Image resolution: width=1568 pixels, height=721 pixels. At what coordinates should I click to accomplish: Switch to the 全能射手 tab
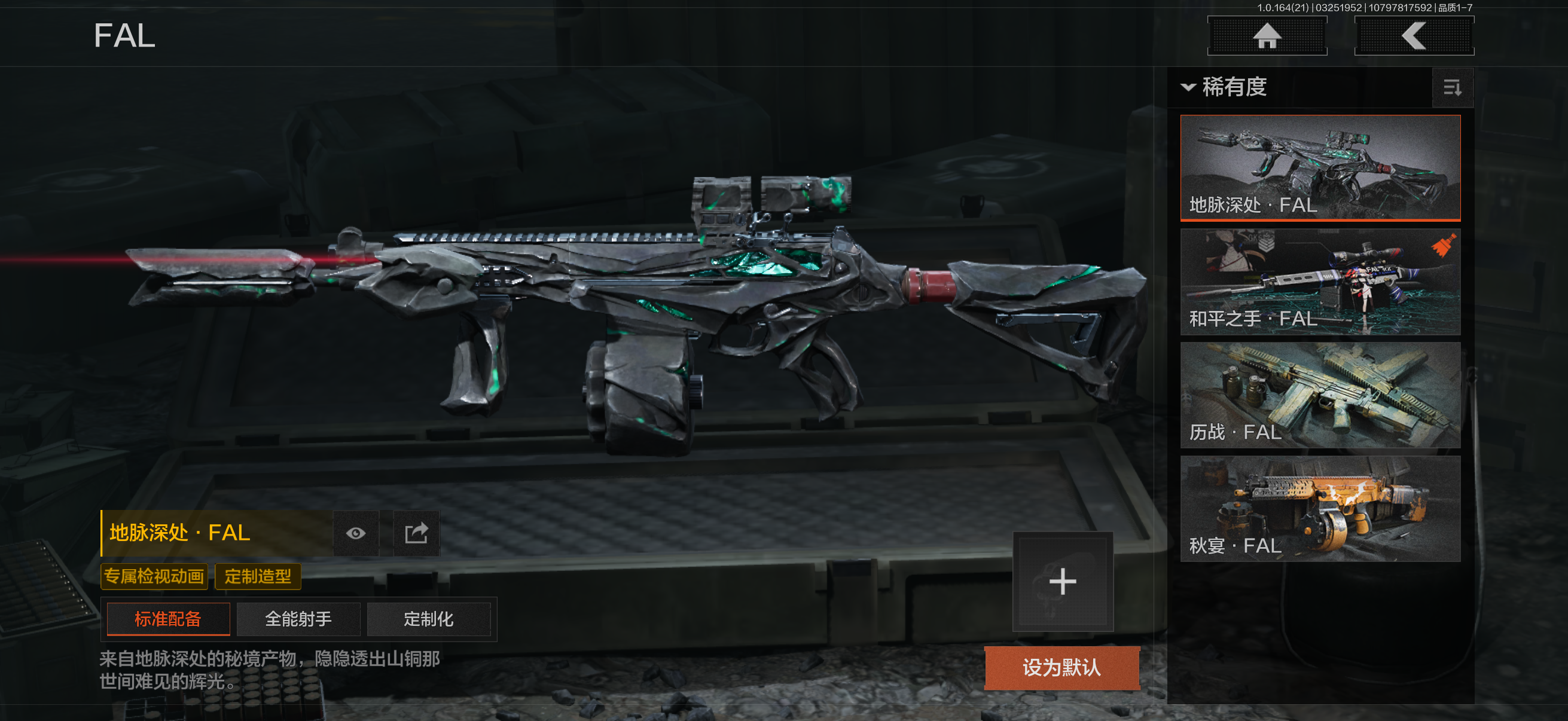click(x=298, y=619)
